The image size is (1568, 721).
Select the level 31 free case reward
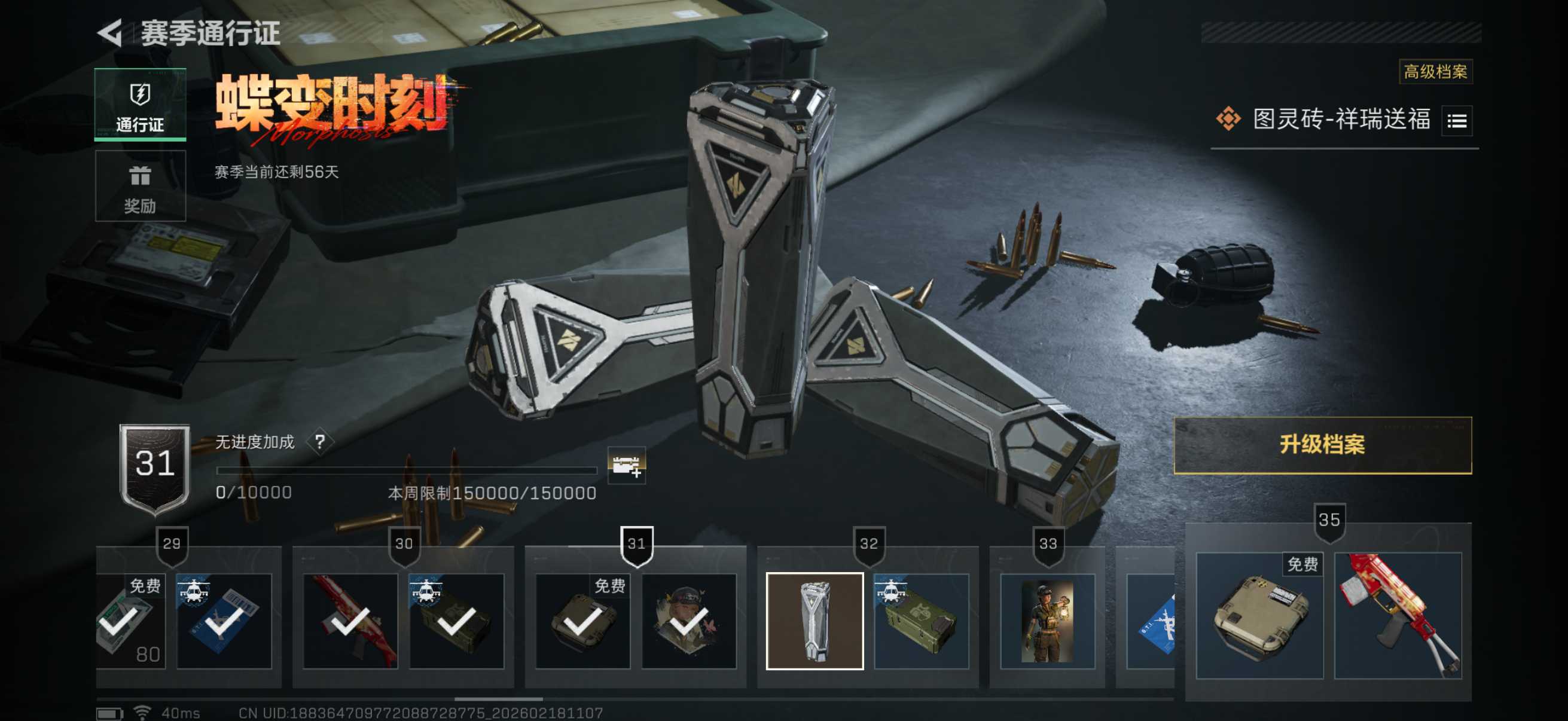(582, 621)
